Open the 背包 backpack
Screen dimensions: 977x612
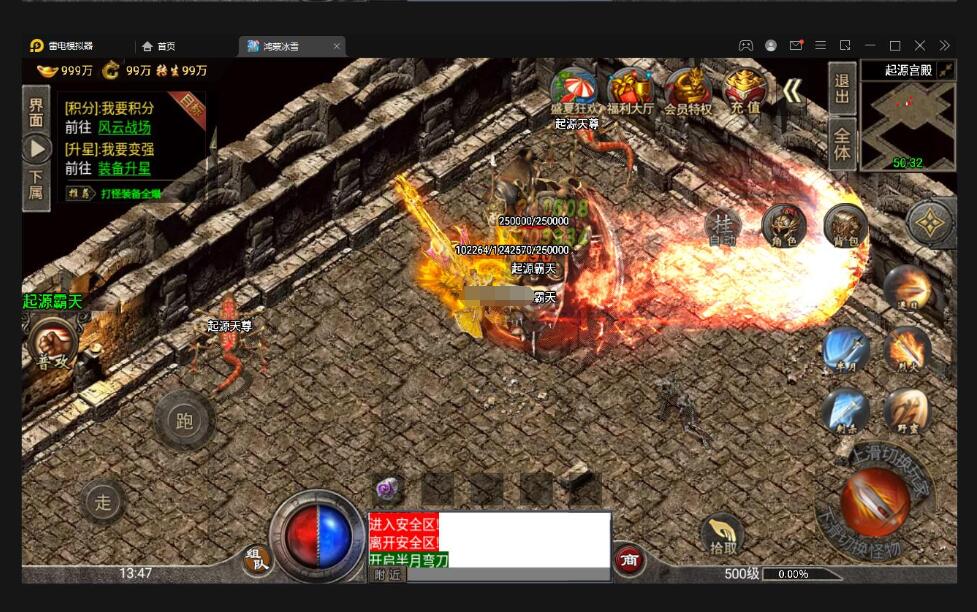click(x=846, y=227)
